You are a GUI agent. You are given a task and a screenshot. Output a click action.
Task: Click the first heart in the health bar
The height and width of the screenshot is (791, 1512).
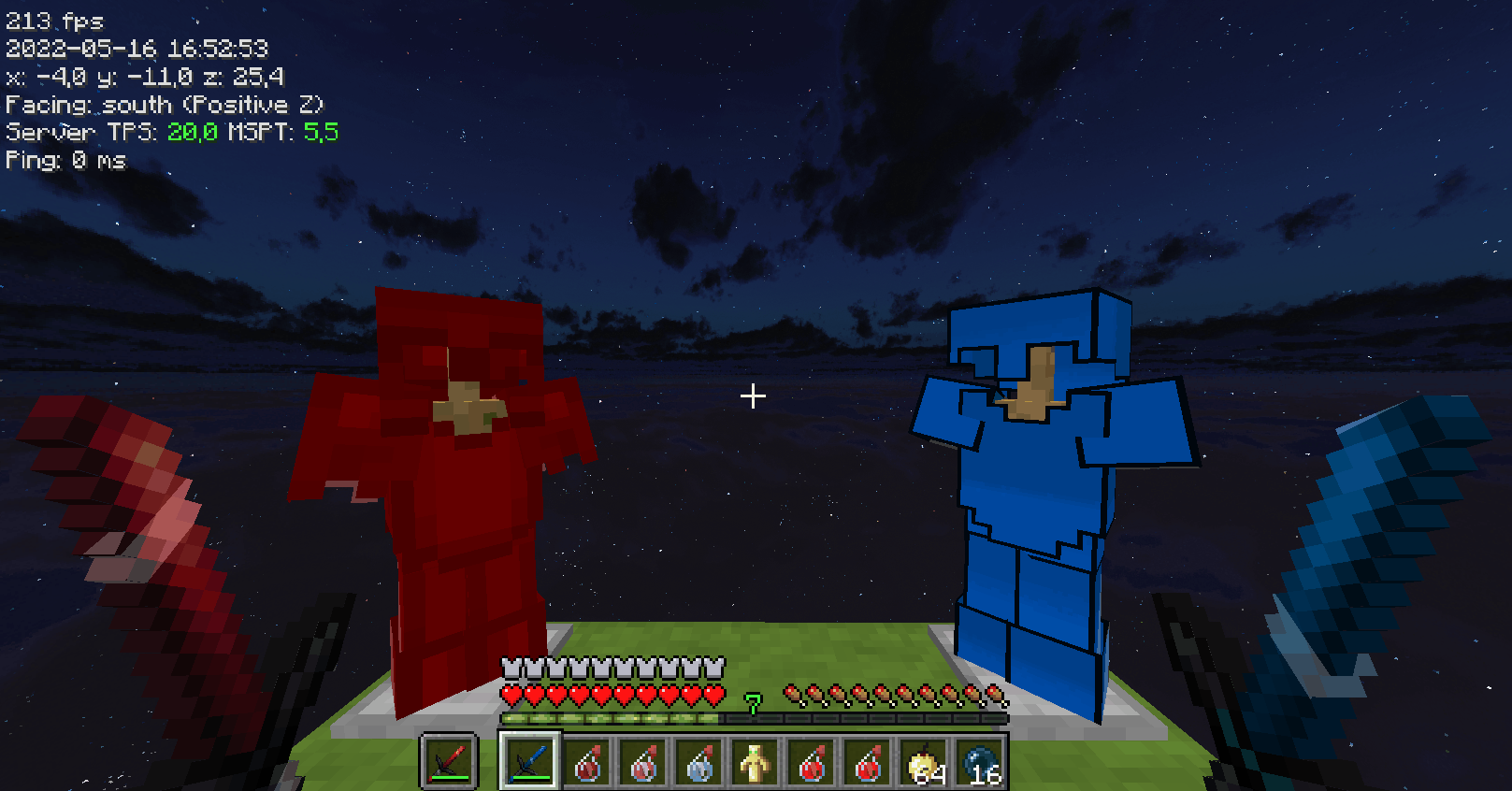coord(511,696)
